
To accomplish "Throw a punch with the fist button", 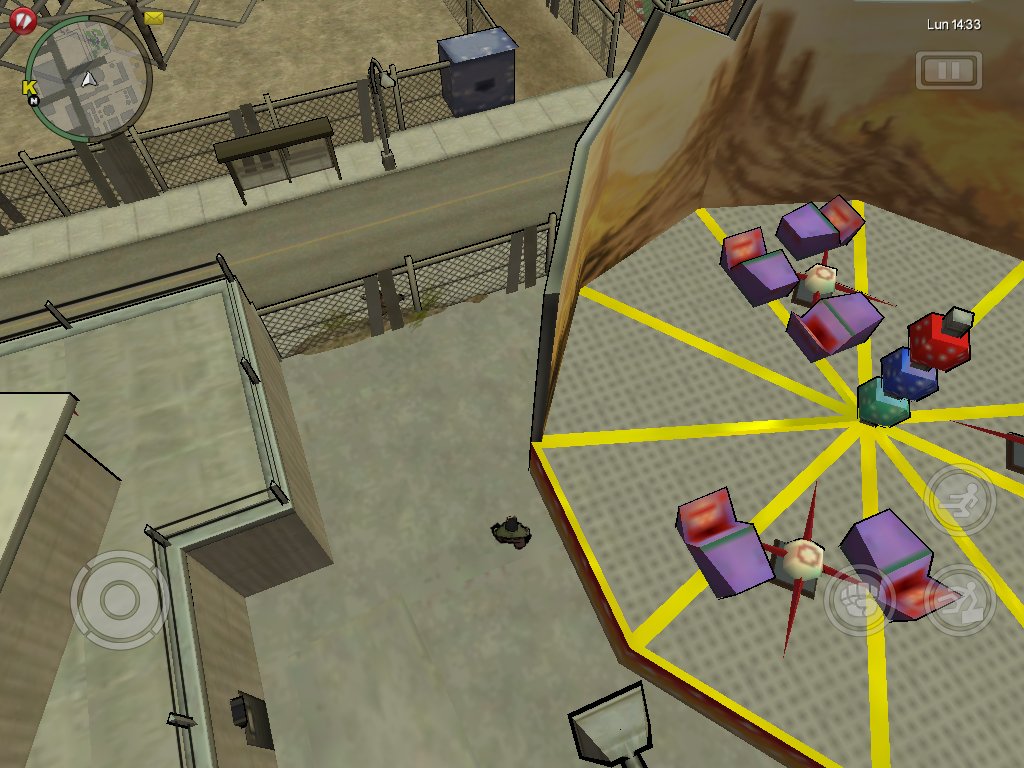I will 858,600.
